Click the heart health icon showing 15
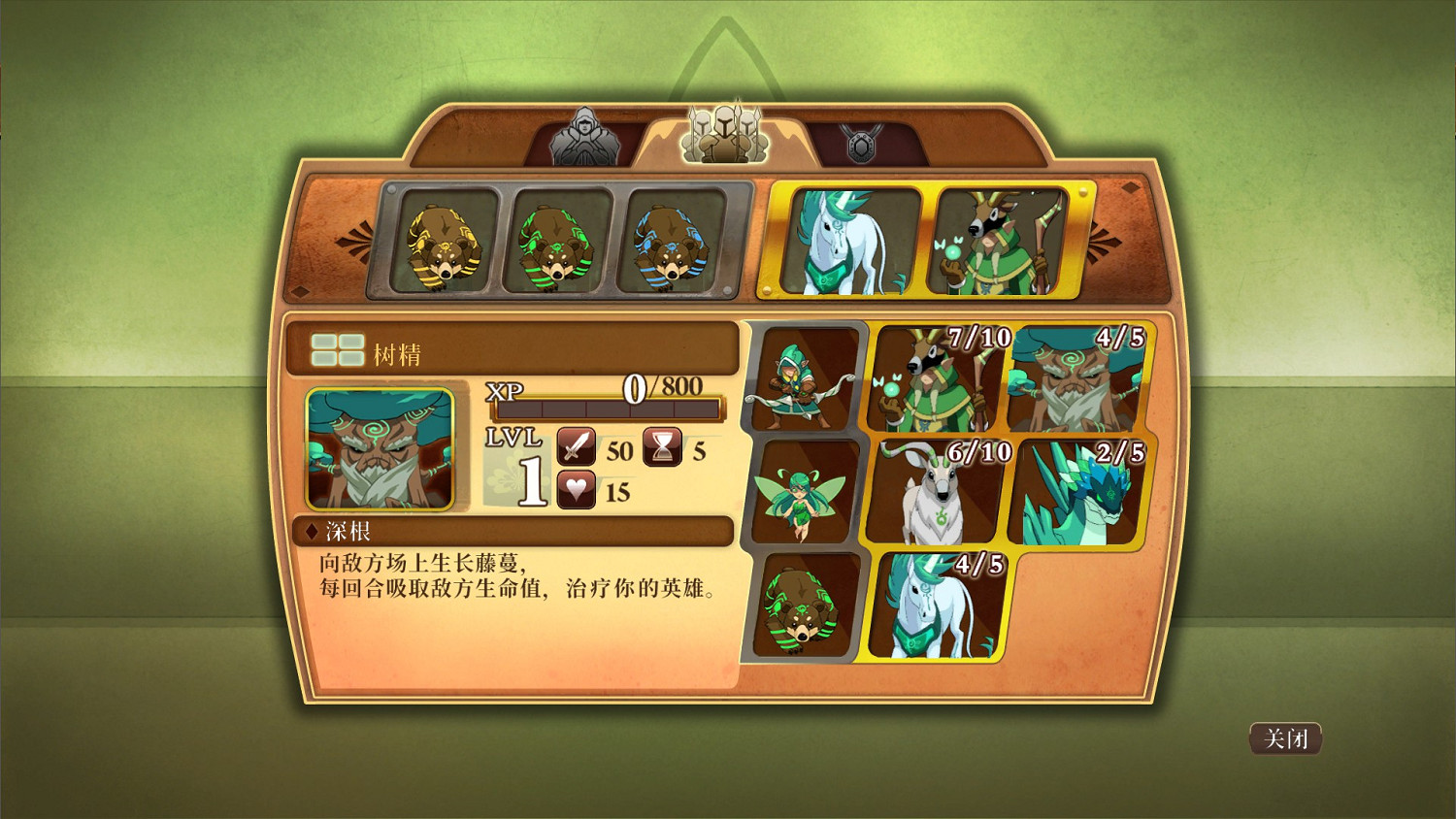 [575, 490]
